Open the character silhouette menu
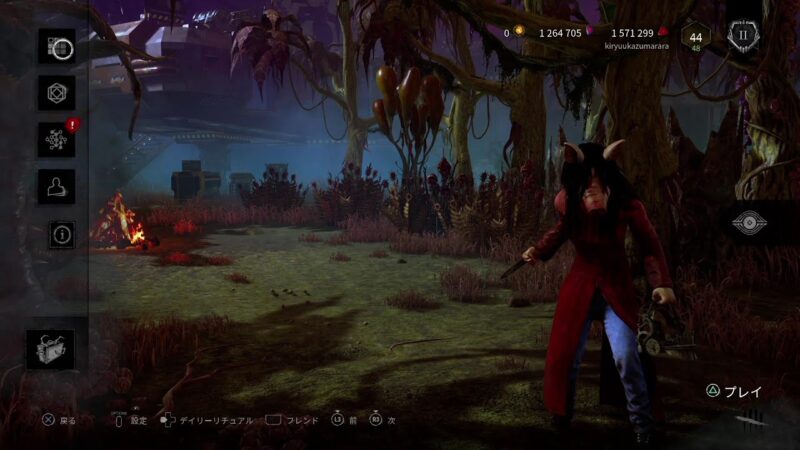 click(x=57, y=186)
